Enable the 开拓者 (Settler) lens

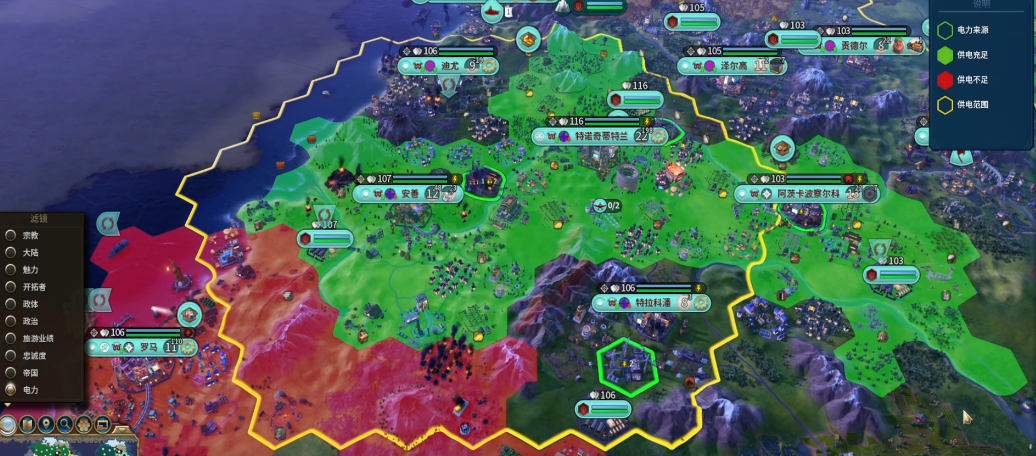(x=12, y=286)
